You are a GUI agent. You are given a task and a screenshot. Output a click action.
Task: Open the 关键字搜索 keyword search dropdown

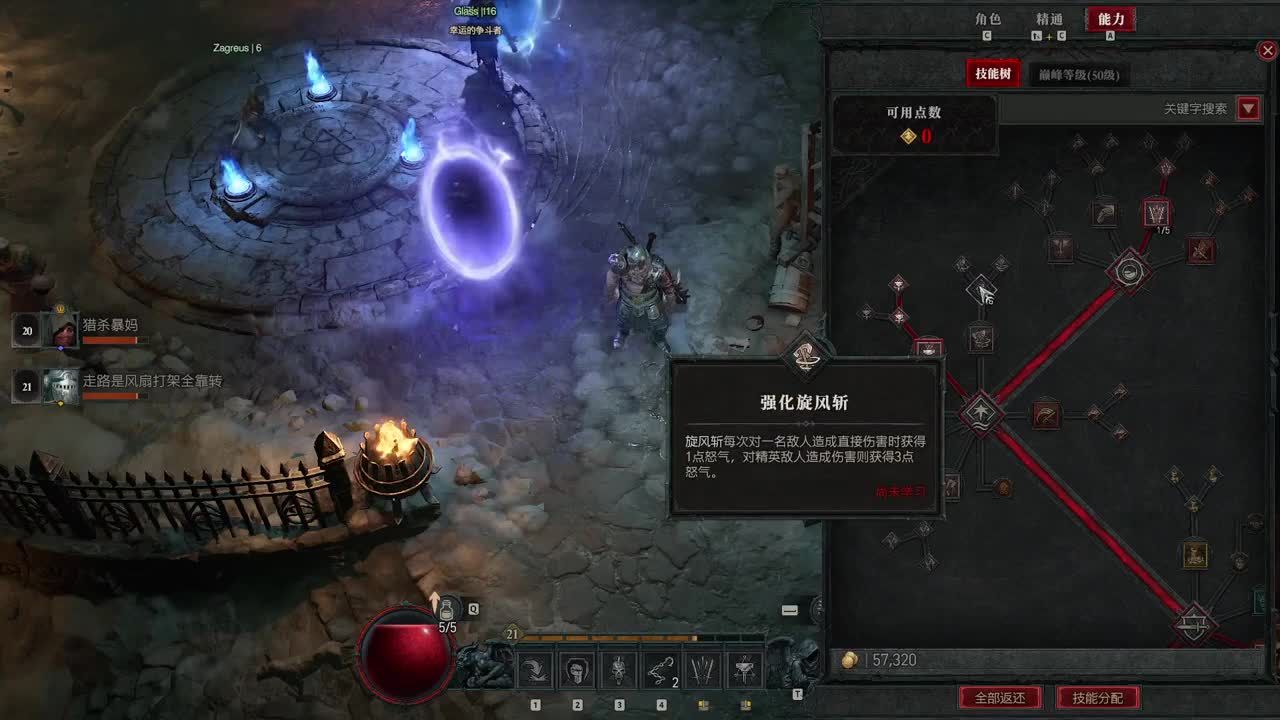coord(1248,108)
